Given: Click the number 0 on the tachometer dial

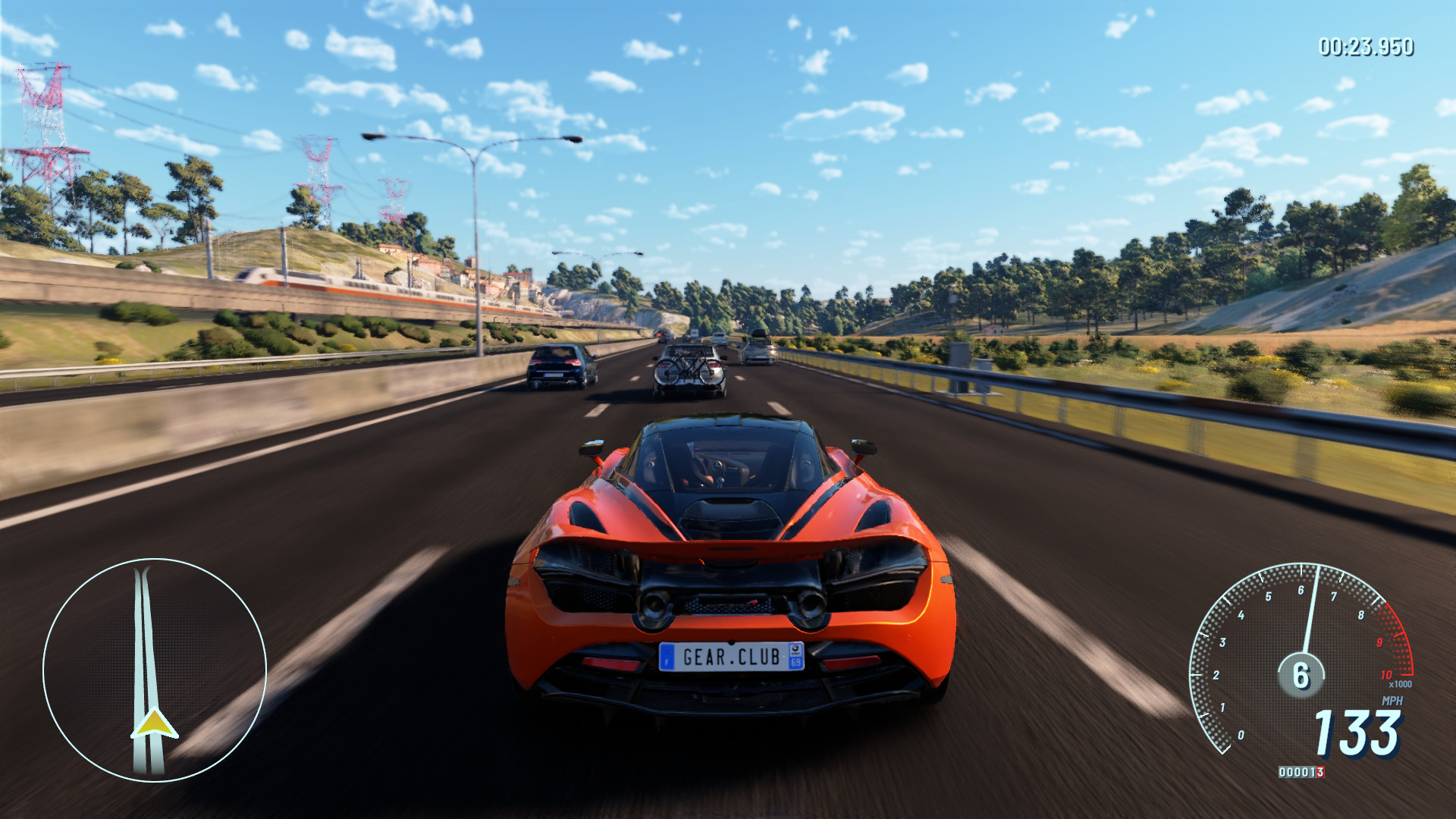Looking at the screenshot, I should click(1242, 734).
